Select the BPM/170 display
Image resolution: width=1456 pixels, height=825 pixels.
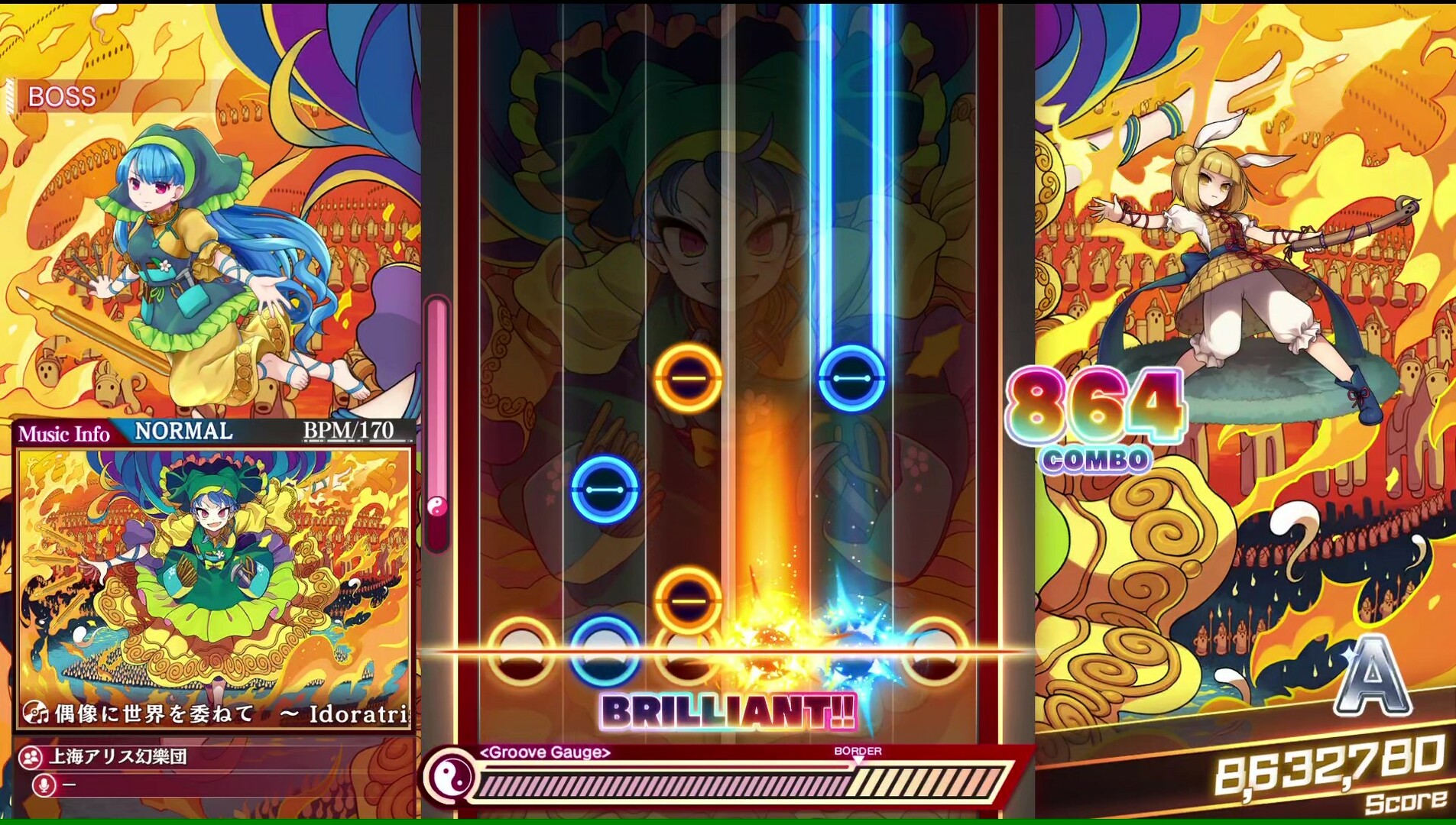click(x=348, y=430)
